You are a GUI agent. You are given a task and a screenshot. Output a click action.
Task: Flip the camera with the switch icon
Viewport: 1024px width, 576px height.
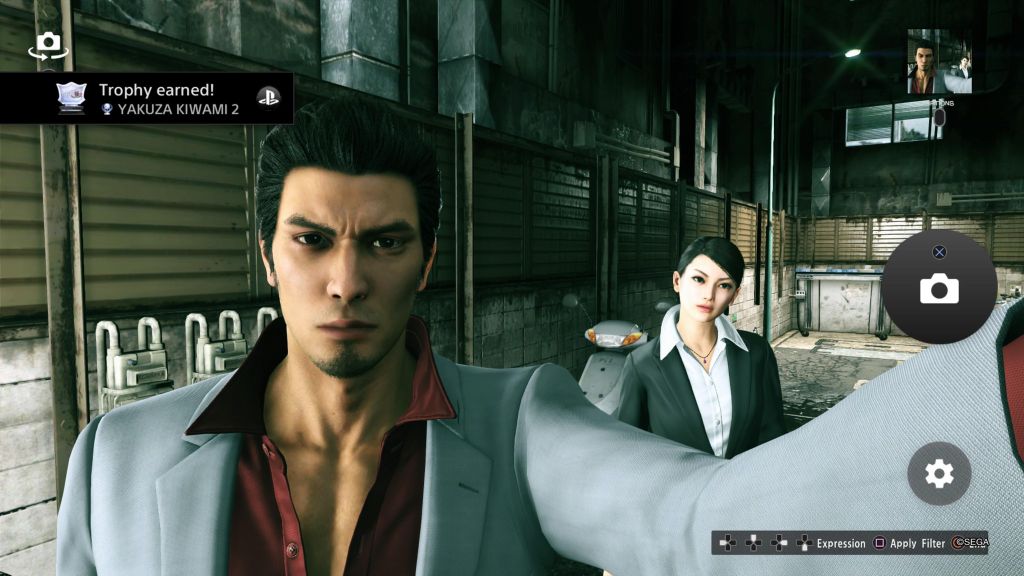[47, 44]
